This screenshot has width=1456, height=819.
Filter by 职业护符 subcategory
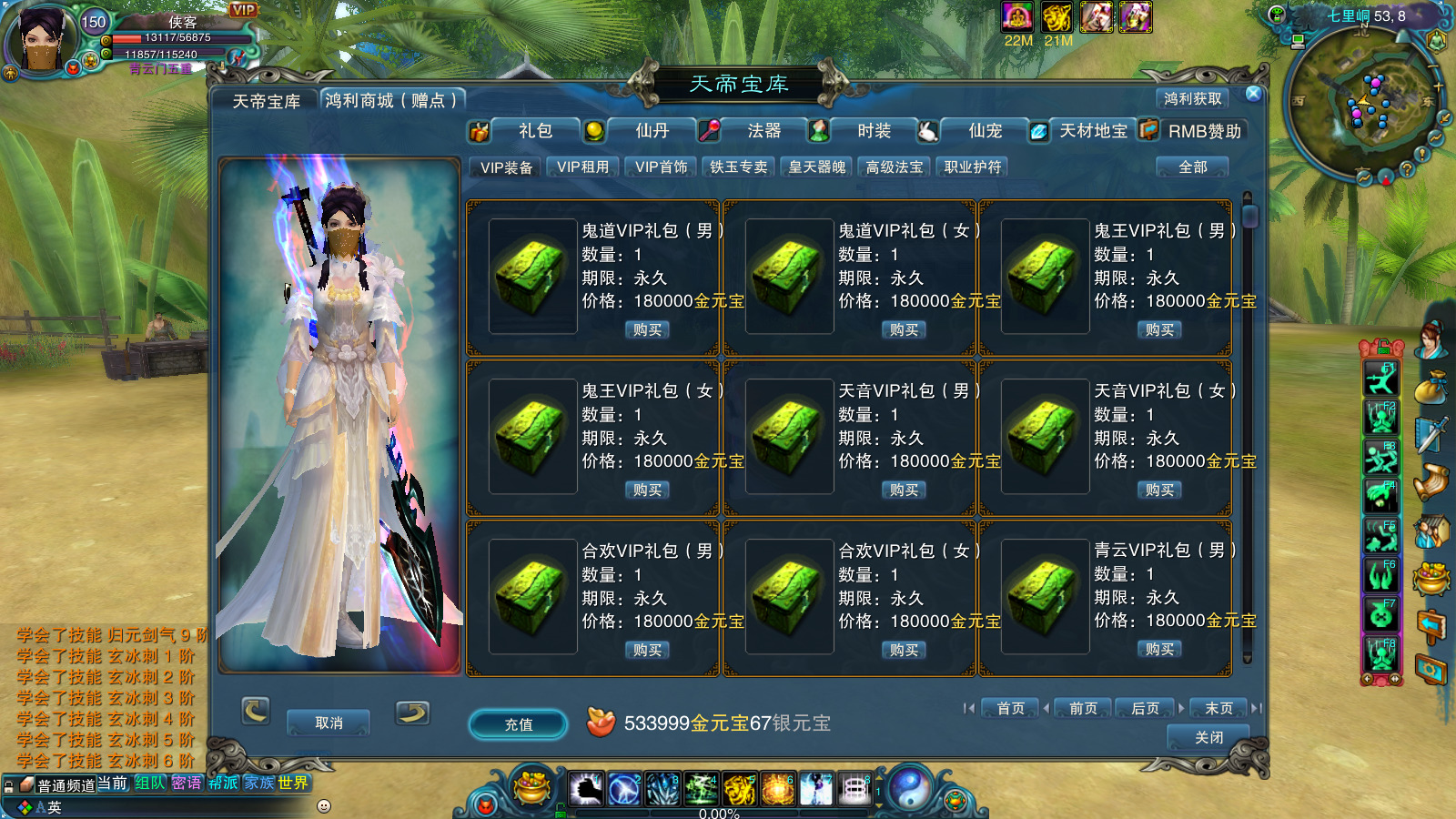click(972, 167)
